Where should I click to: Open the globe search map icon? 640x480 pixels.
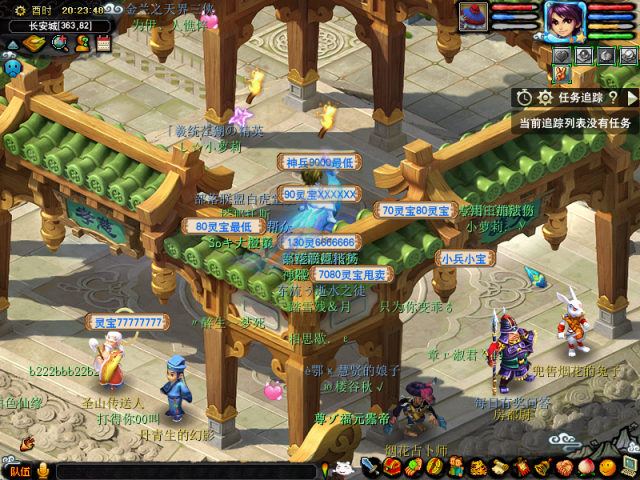pyautogui.click(x=59, y=43)
